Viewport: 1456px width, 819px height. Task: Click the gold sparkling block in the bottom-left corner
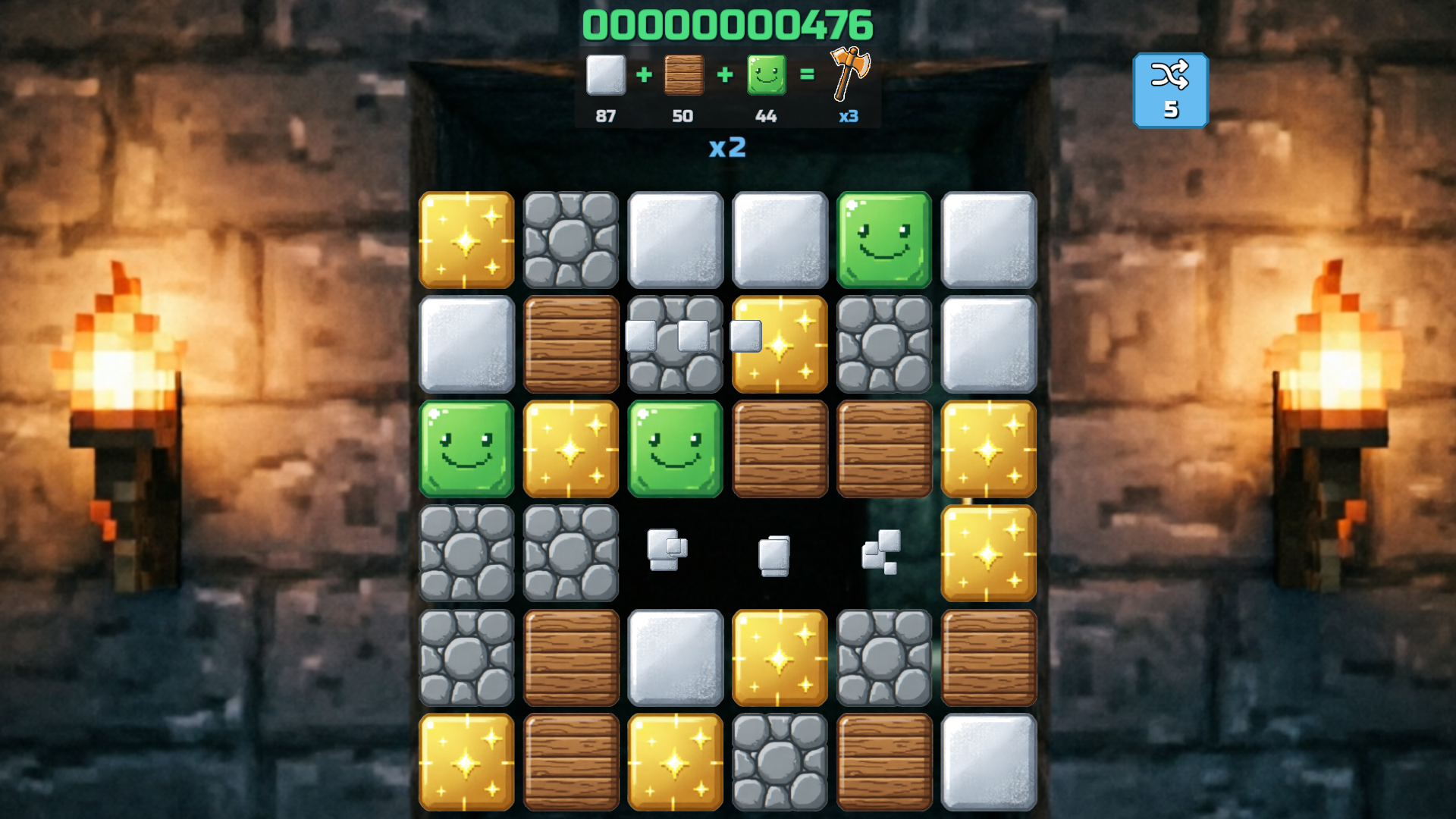pos(466,763)
